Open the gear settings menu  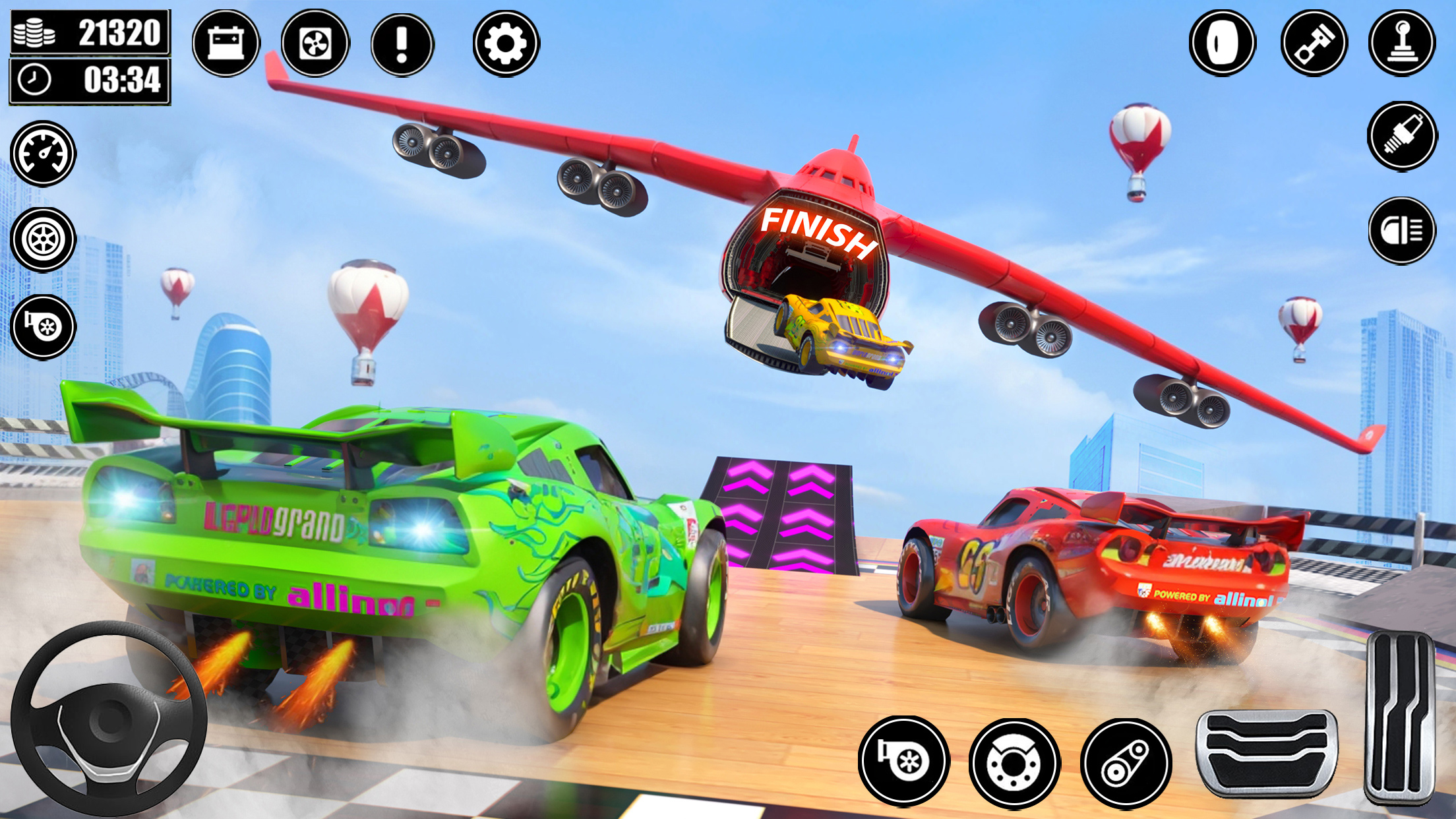point(506,44)
